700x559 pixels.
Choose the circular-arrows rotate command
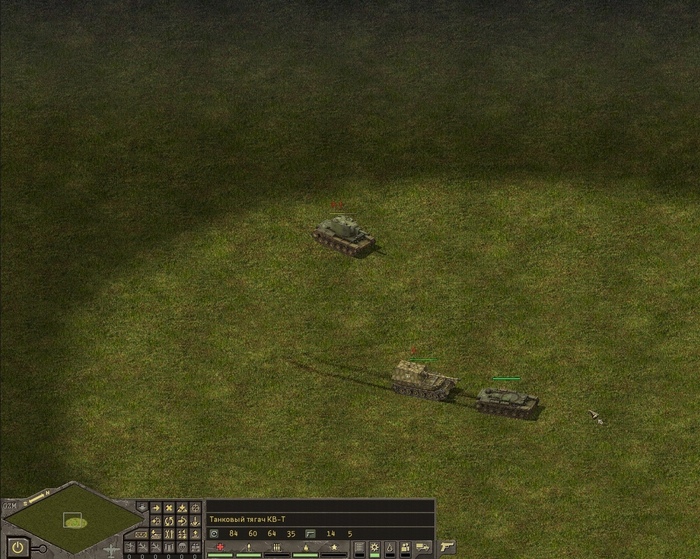click(168, 521)
